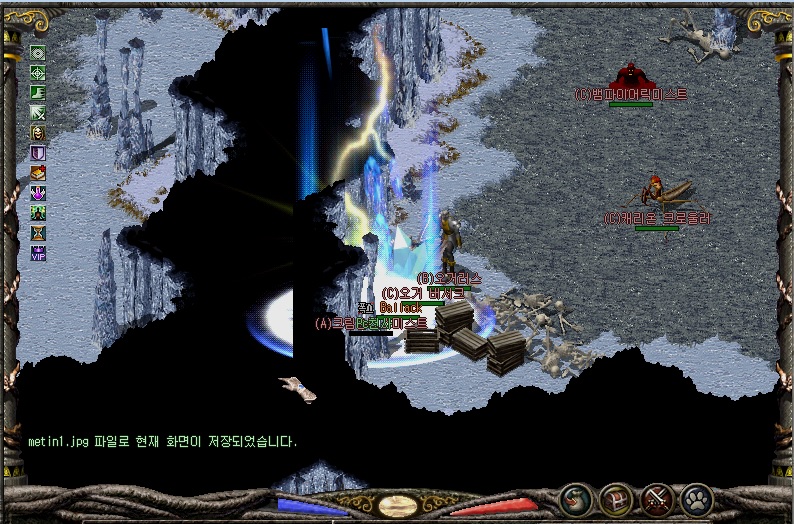Open the money bag round button
794x524 pixels.
click(x=574, y=499)
